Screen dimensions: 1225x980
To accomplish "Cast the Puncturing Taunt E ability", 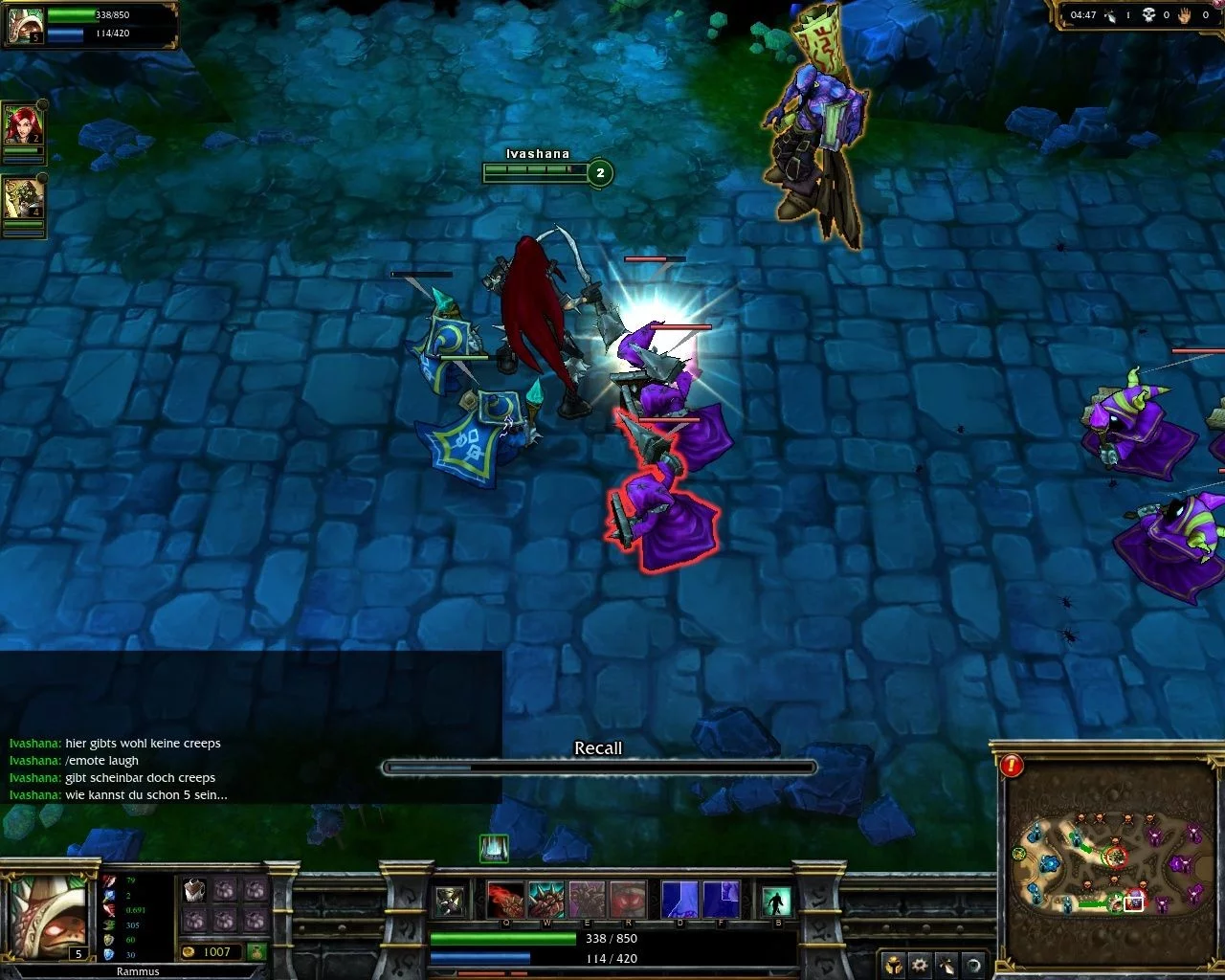I will pos(588,900).
